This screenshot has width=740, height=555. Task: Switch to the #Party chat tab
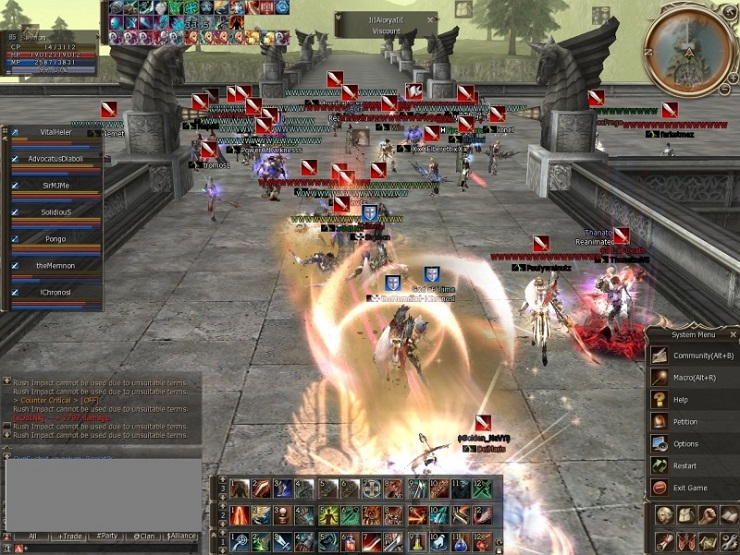tap(107, 536)
